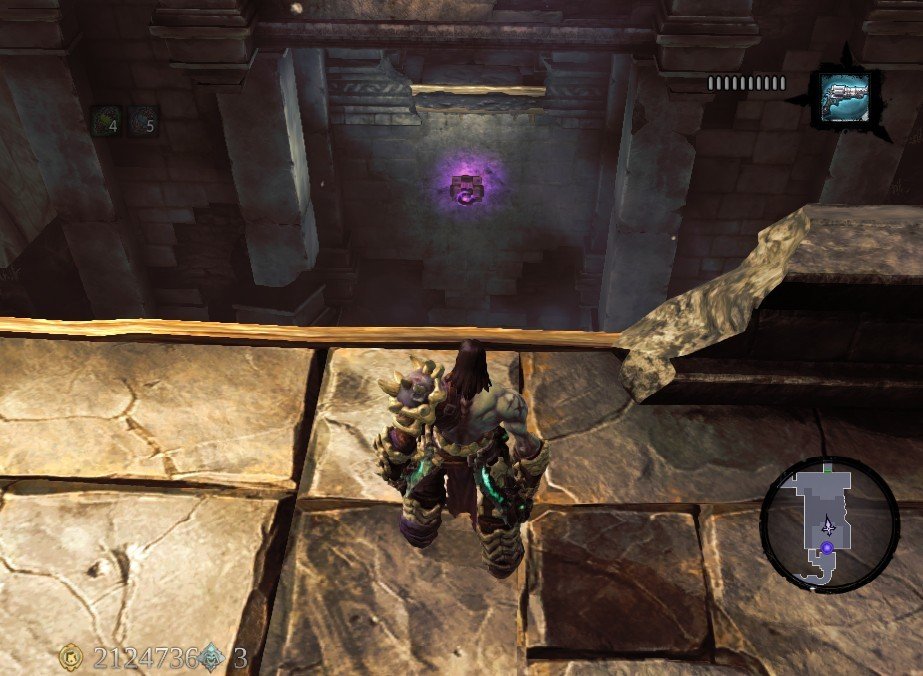Click the green ability slot numbered 4
923x676 pixels.
106,121
